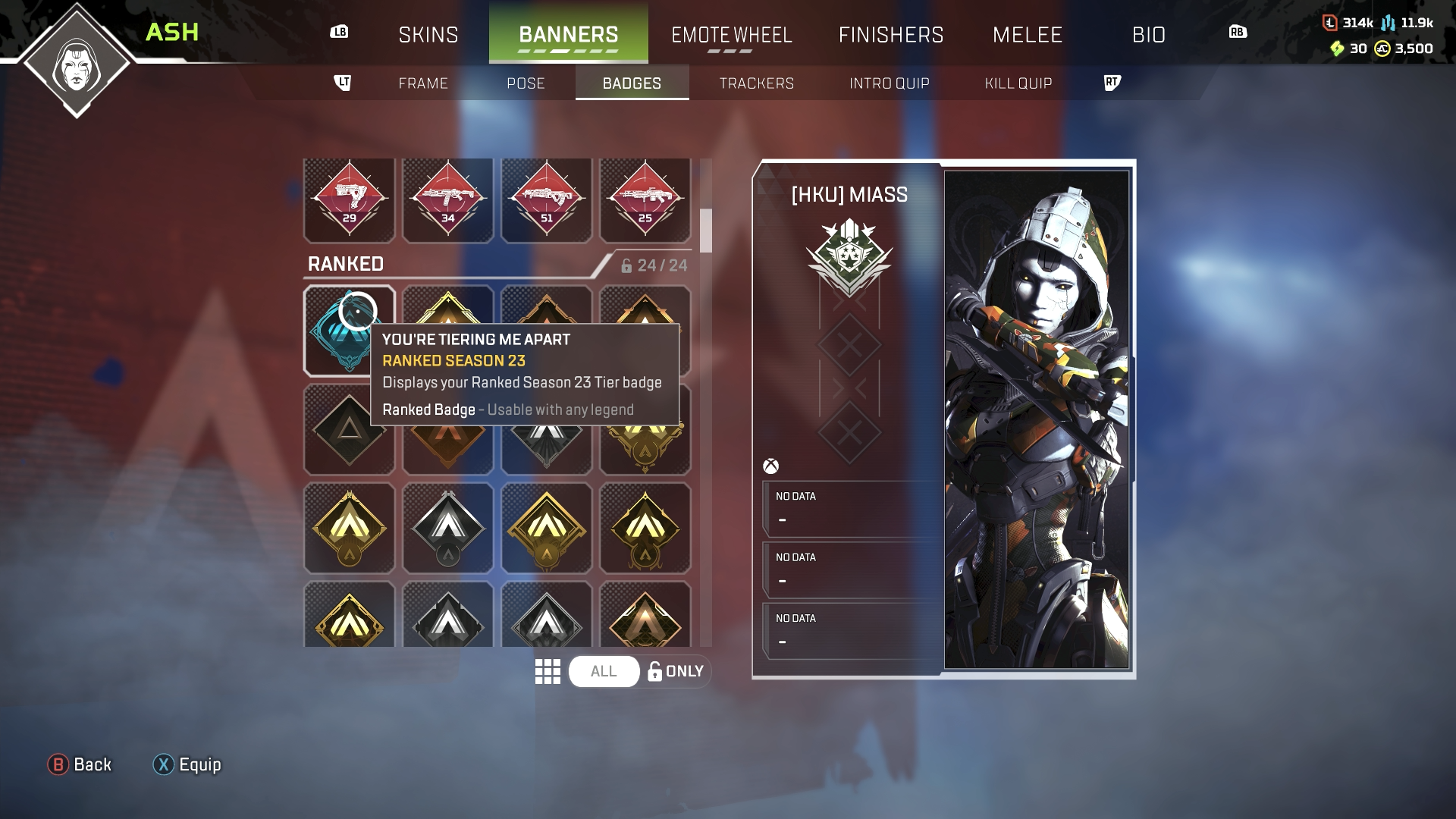Select a gold ranked badge thumbnail
The height and width of the screenshot is (819, 1456).
(x=349, y=529)
